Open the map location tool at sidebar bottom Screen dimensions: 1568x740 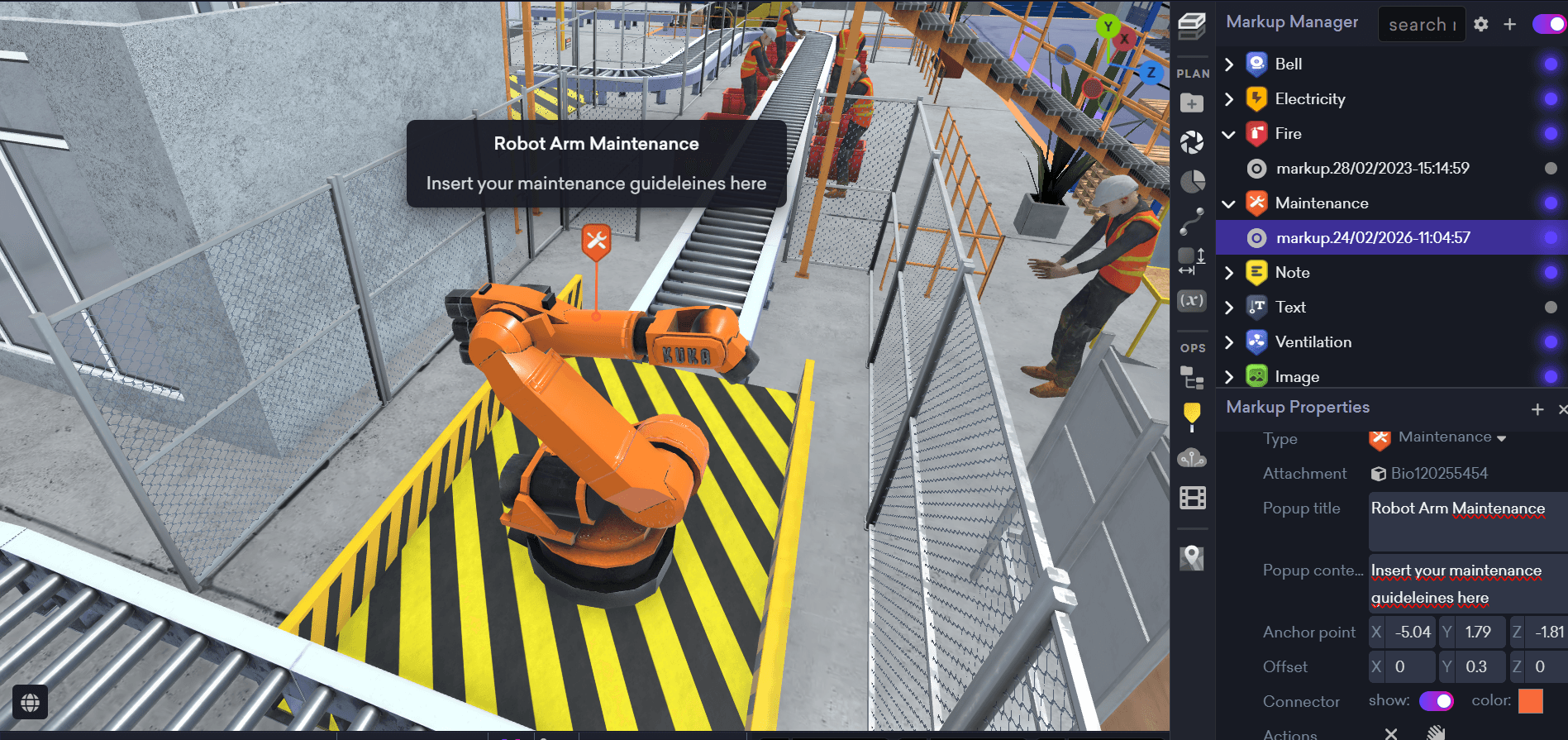coord(1192,557)
